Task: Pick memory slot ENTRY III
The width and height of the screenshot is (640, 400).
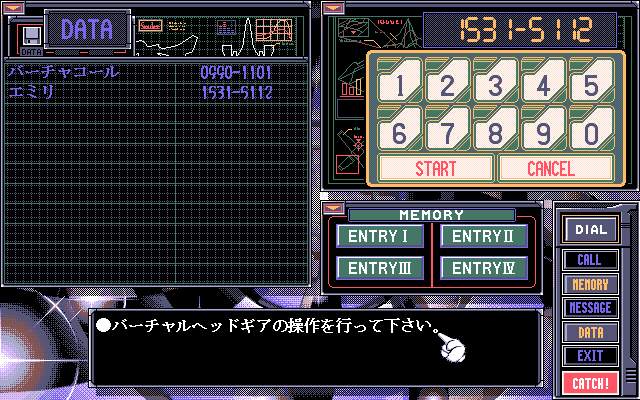Action: click(x=381, y=268)
